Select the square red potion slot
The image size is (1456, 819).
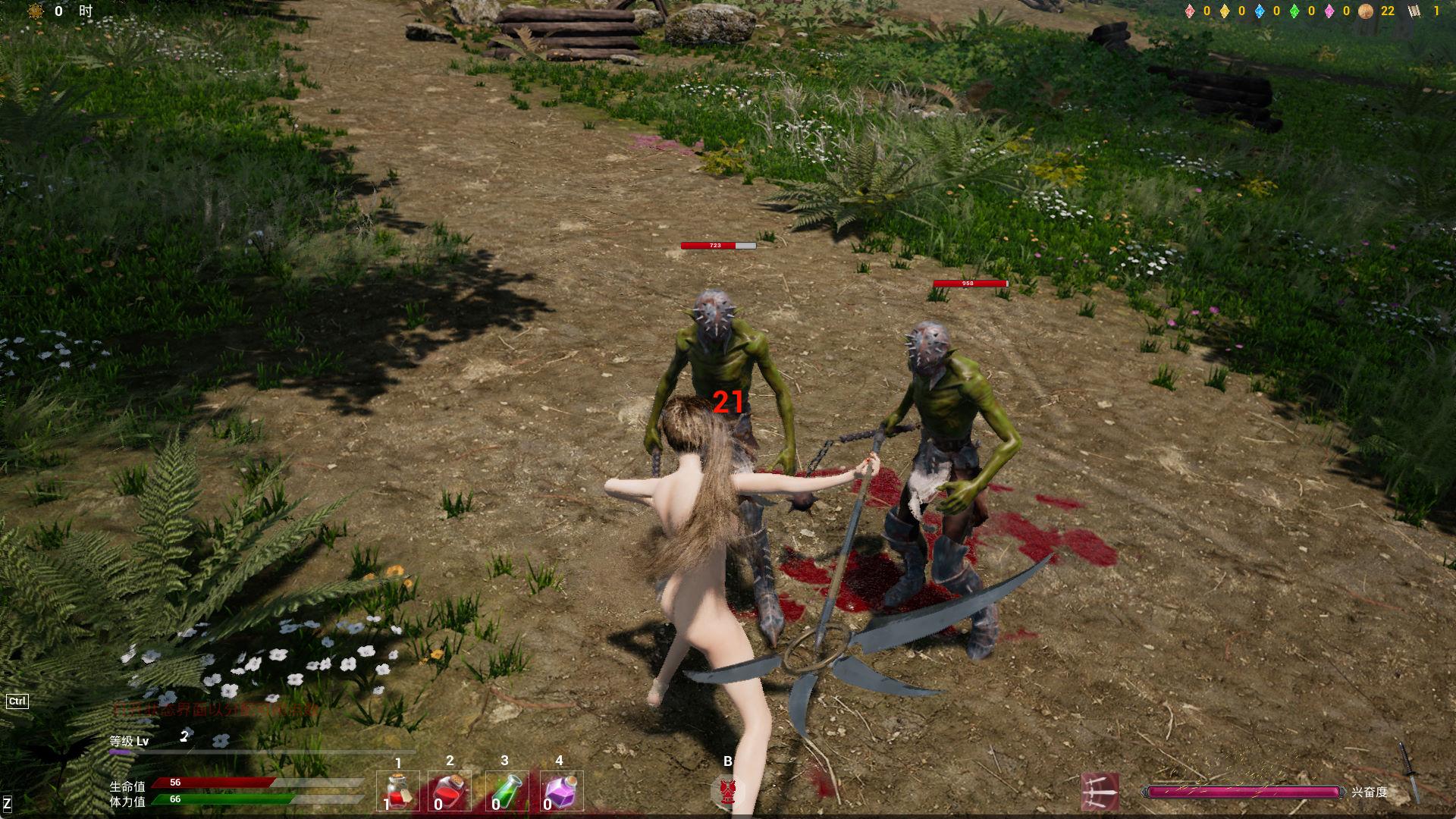(450, 792)
